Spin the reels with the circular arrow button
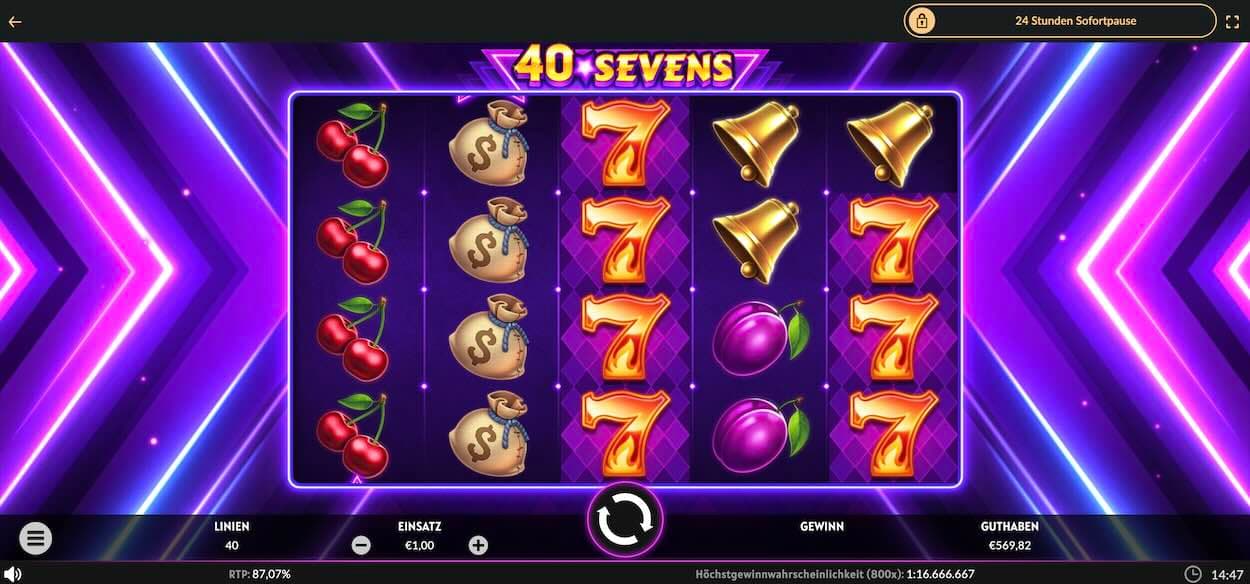The image size is (1250, 584). coord(624,519)
